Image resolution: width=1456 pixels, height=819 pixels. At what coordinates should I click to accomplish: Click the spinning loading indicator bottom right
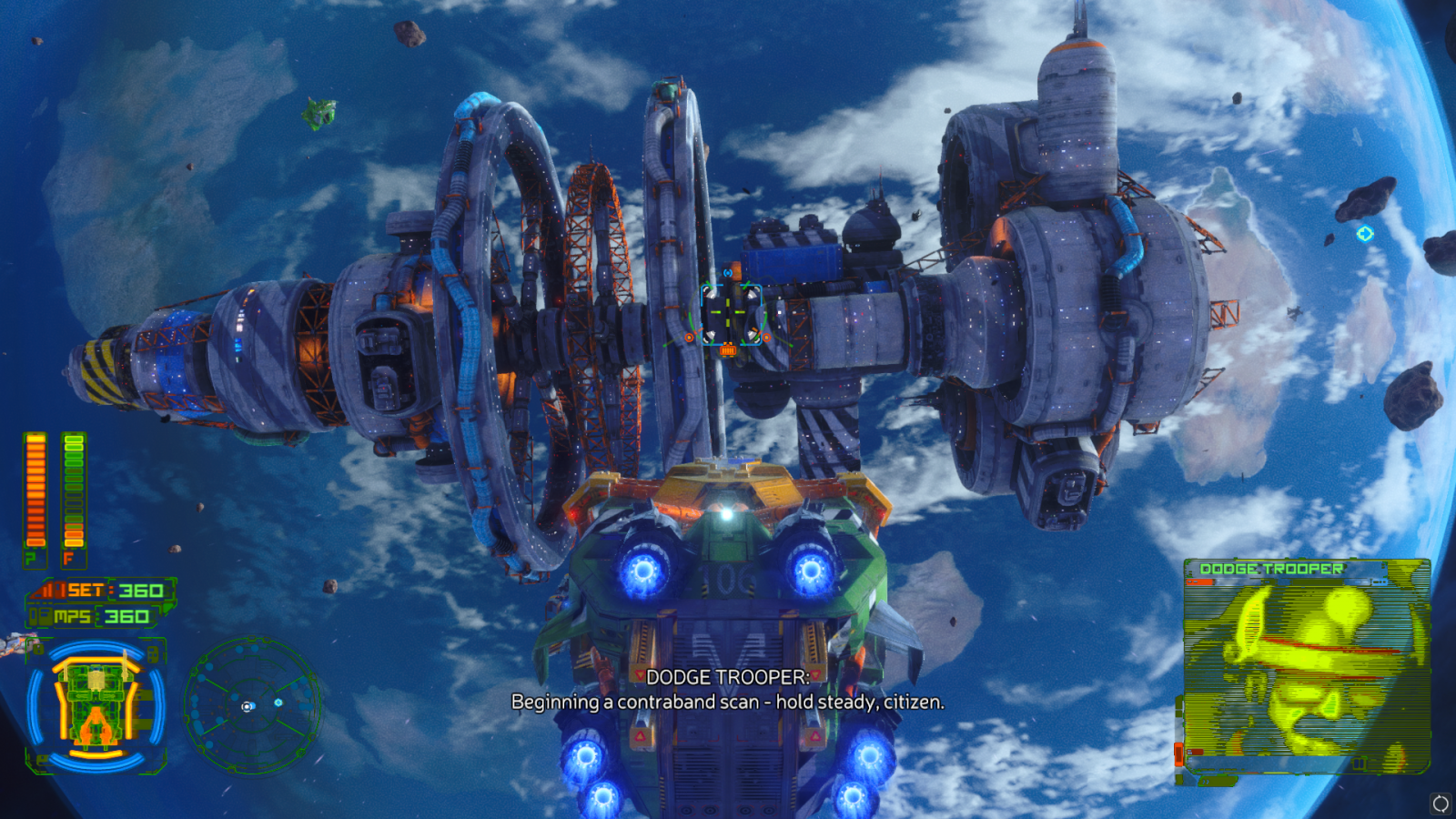[1441, 804]
